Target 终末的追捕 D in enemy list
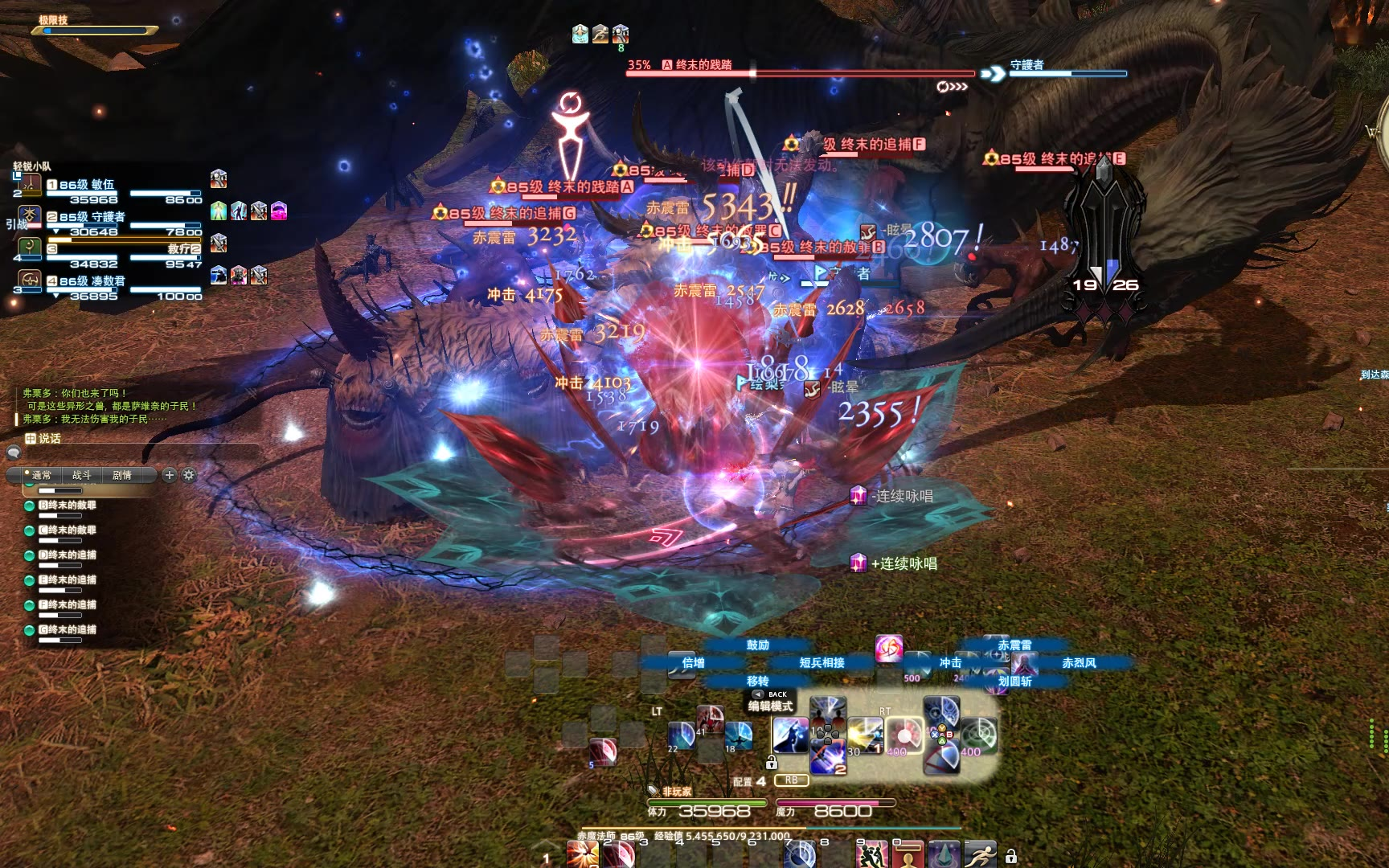The image size is (1389, 868). coord(68,555)
